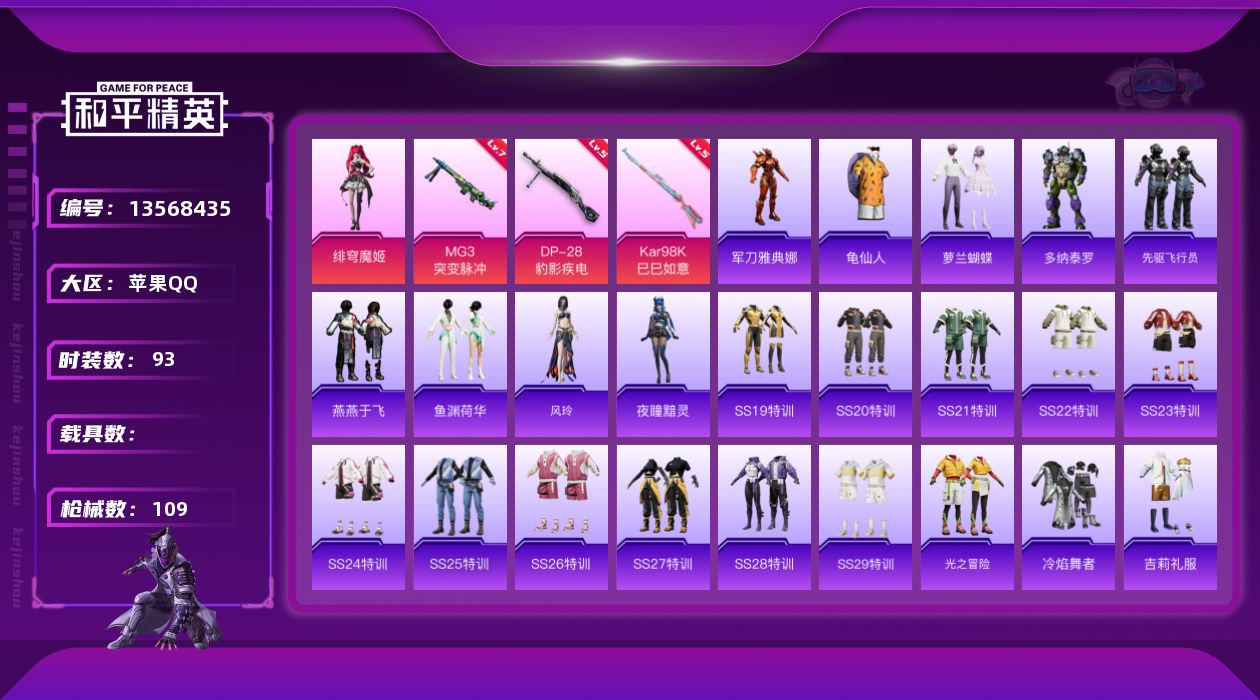Choose the 龟仙人 outfit card
Image resolution: width=1260 pixels, height=700 pixels.
point(865,210)
